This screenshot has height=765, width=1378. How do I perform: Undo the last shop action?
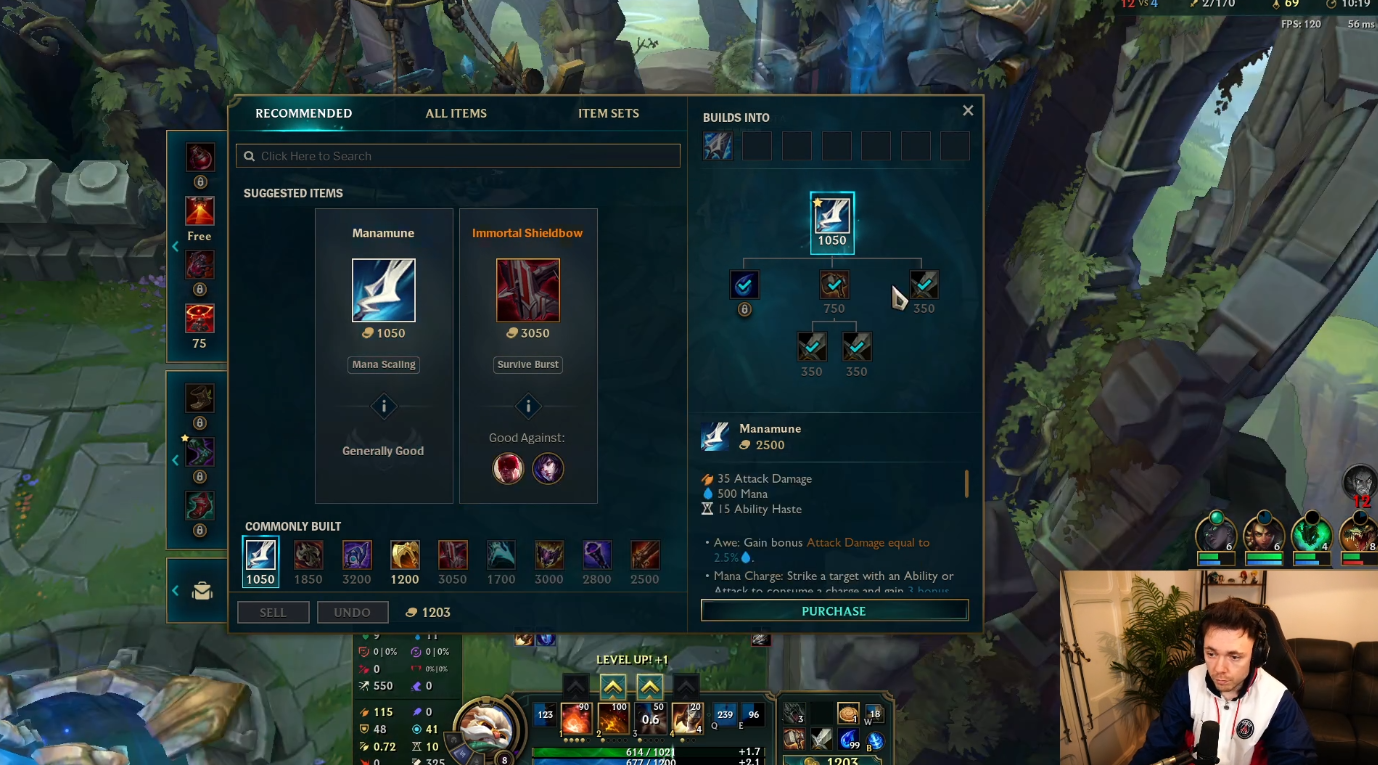click(352, 612)
